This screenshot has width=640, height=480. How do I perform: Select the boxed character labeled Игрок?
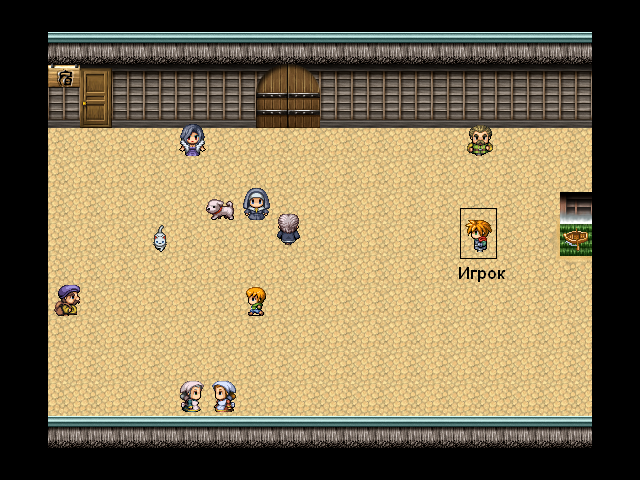(x=478, y=234)
